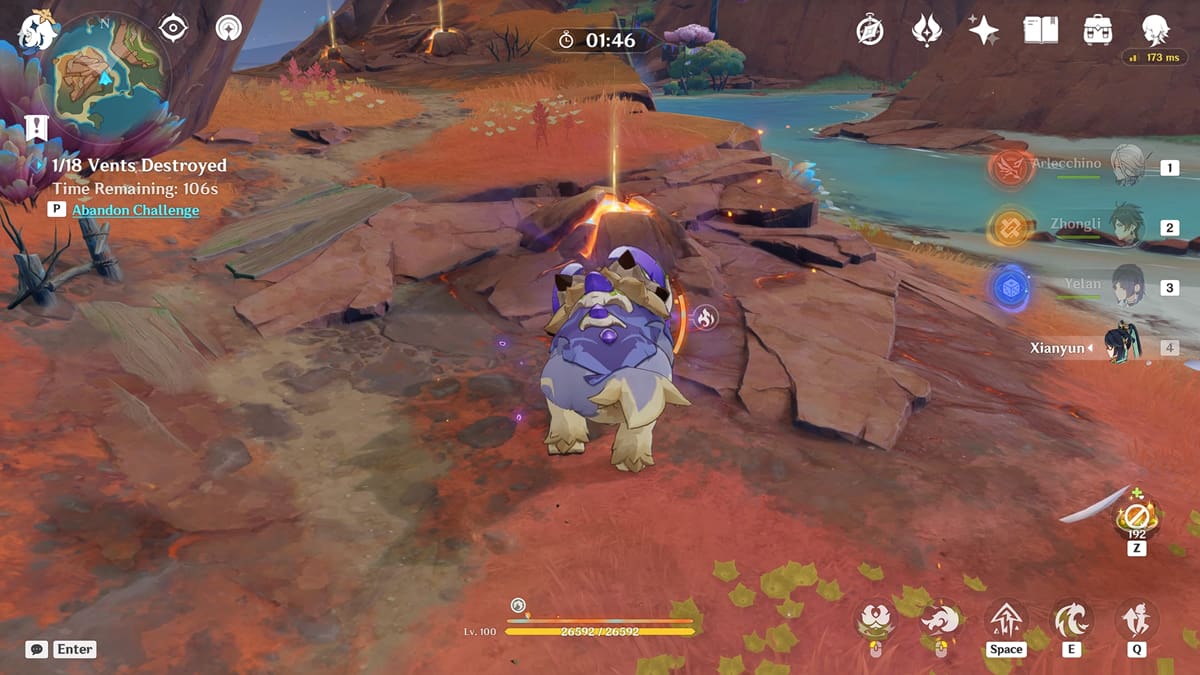The width and height of the screenshot is (1200, 675).
Task: Activate the Space jump ability icon
Action: tap(1005, 622)
